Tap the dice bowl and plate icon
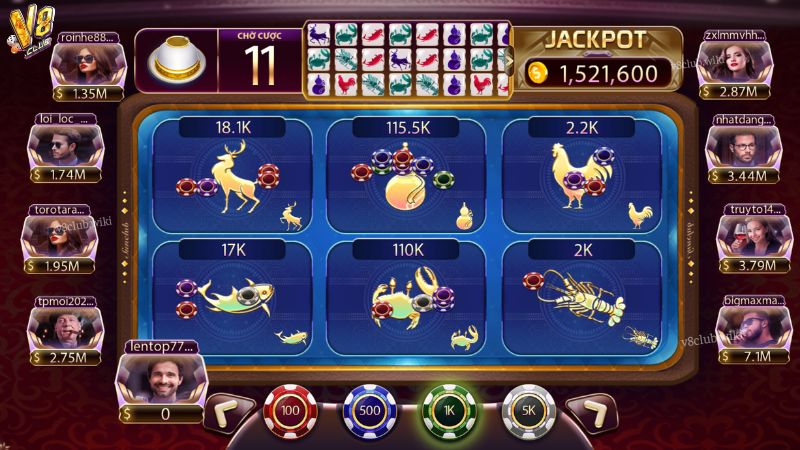Screen dimensions: 800x450 click(x=176, y=59)
